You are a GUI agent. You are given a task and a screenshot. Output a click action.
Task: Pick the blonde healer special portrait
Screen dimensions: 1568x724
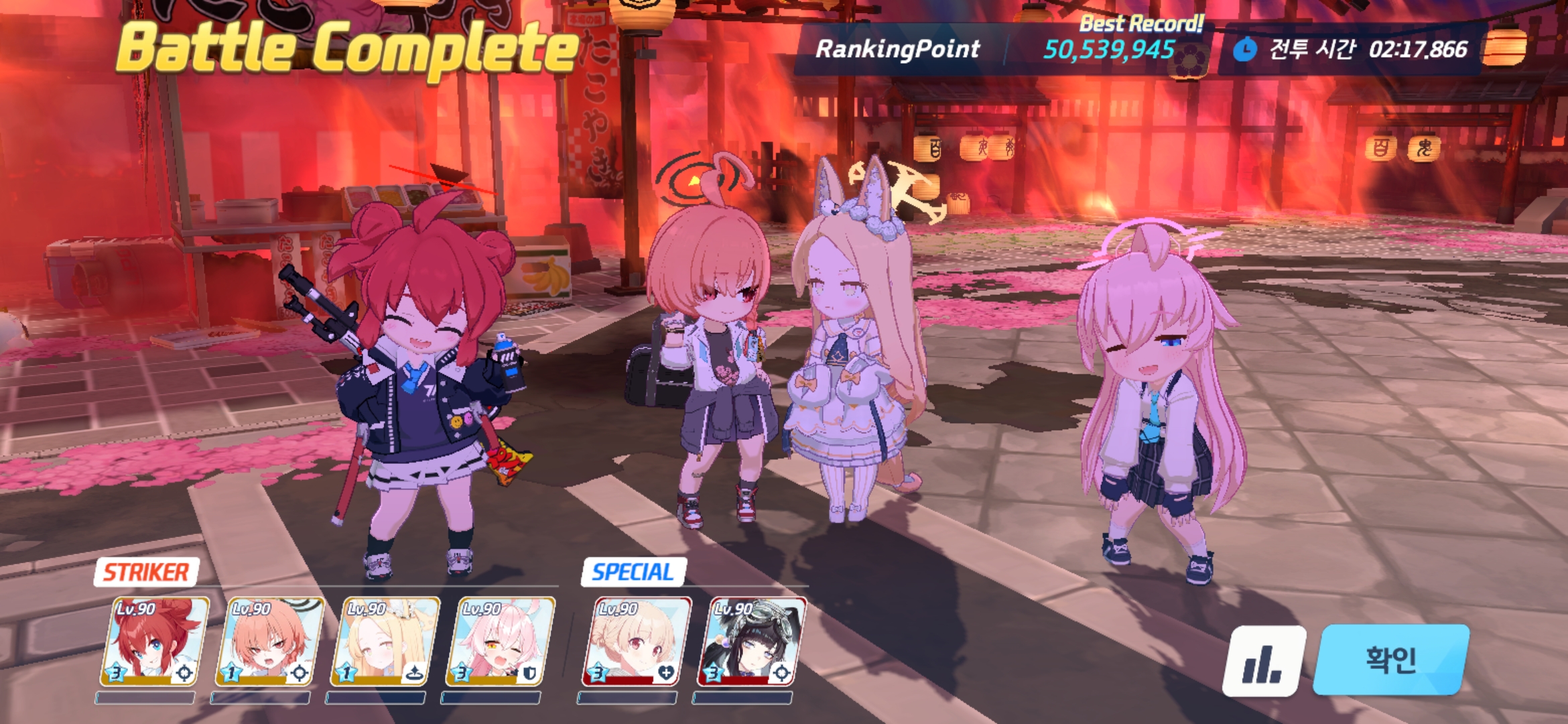point(637,642)
